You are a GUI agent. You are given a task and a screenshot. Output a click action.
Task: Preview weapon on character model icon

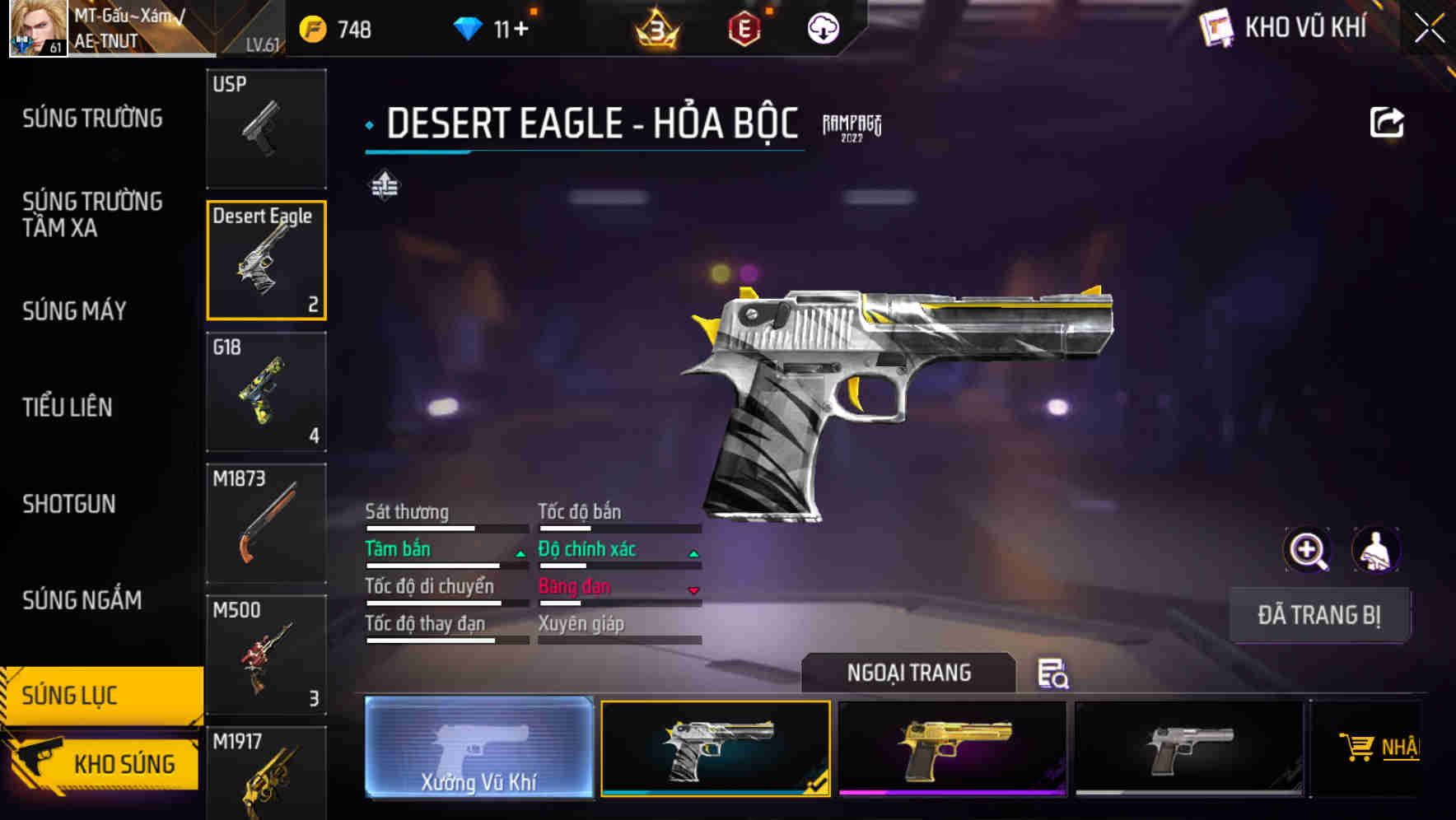(x=1377, y=550)
